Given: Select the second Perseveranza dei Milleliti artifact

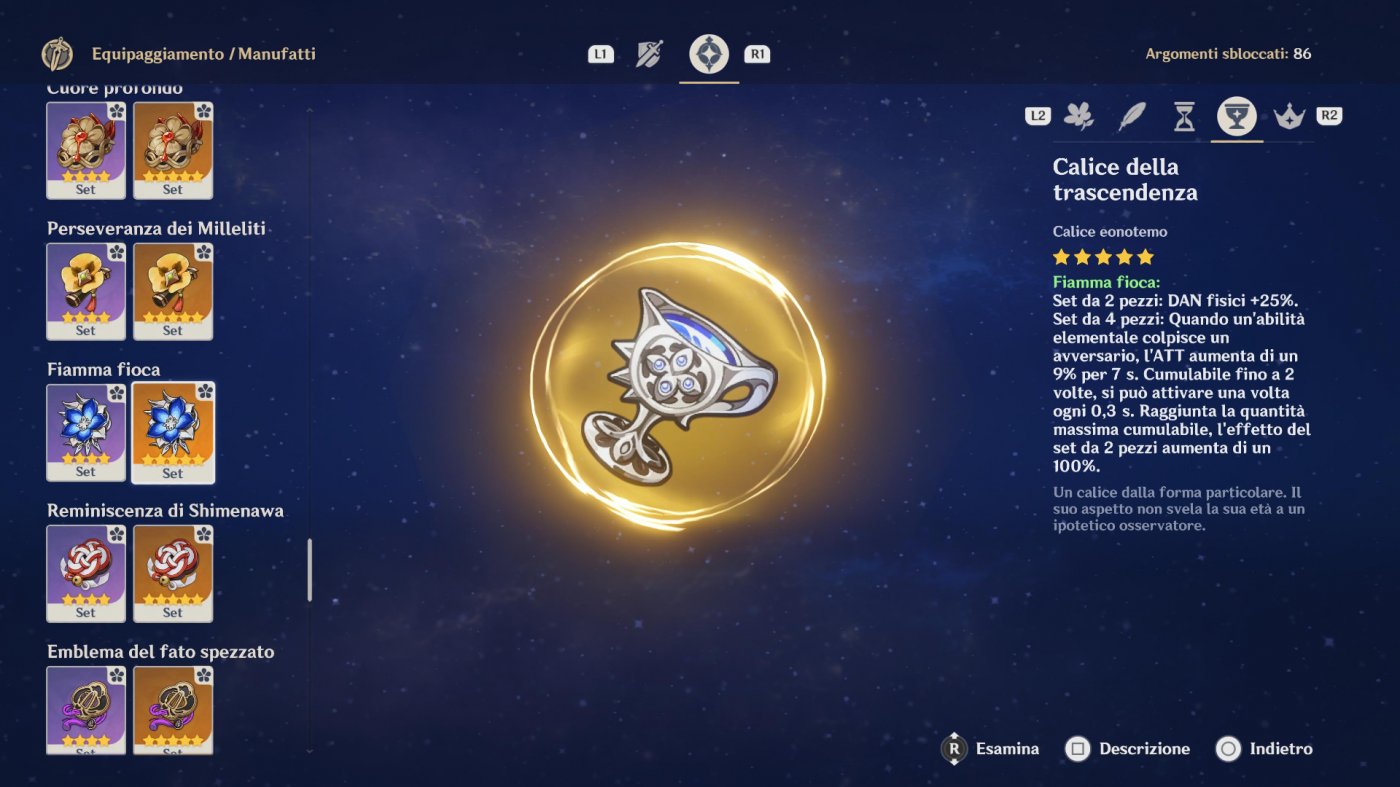Looking at the screenshot, I should tap(173, 289).
